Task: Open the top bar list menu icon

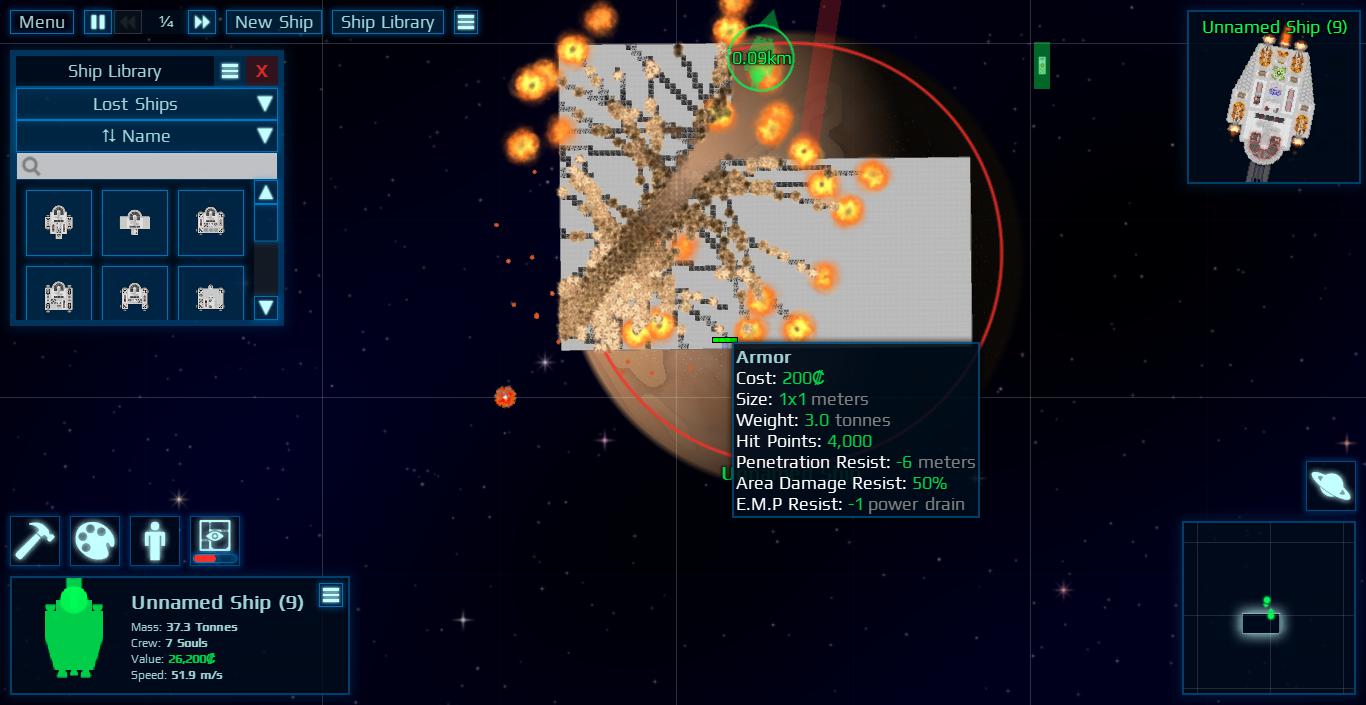Action: click(x=465, y=22)
